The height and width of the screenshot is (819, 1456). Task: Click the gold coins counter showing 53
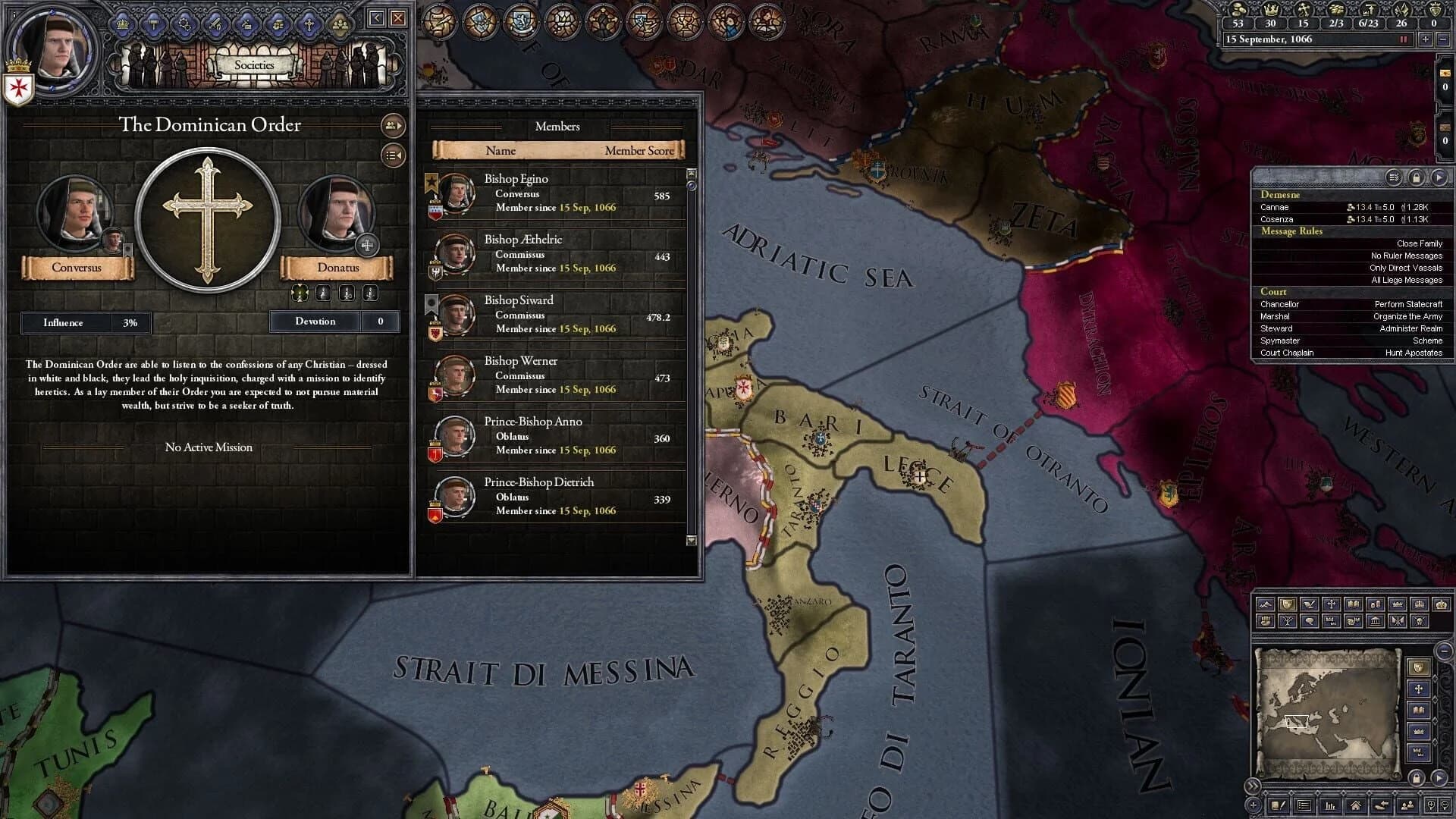click(1239, 23)
